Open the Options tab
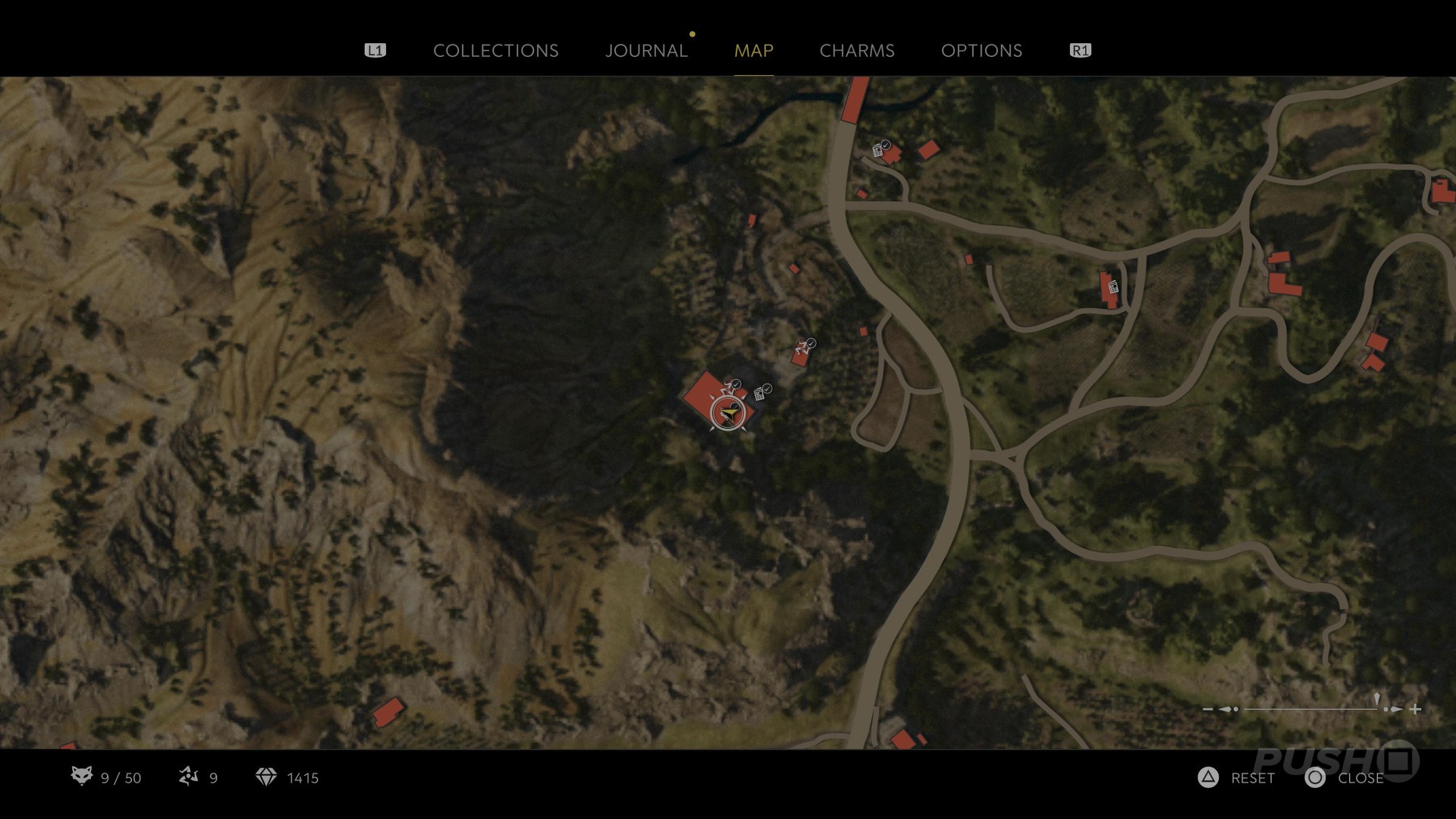This screenshot has height=819, width=1456. [981, 51]
